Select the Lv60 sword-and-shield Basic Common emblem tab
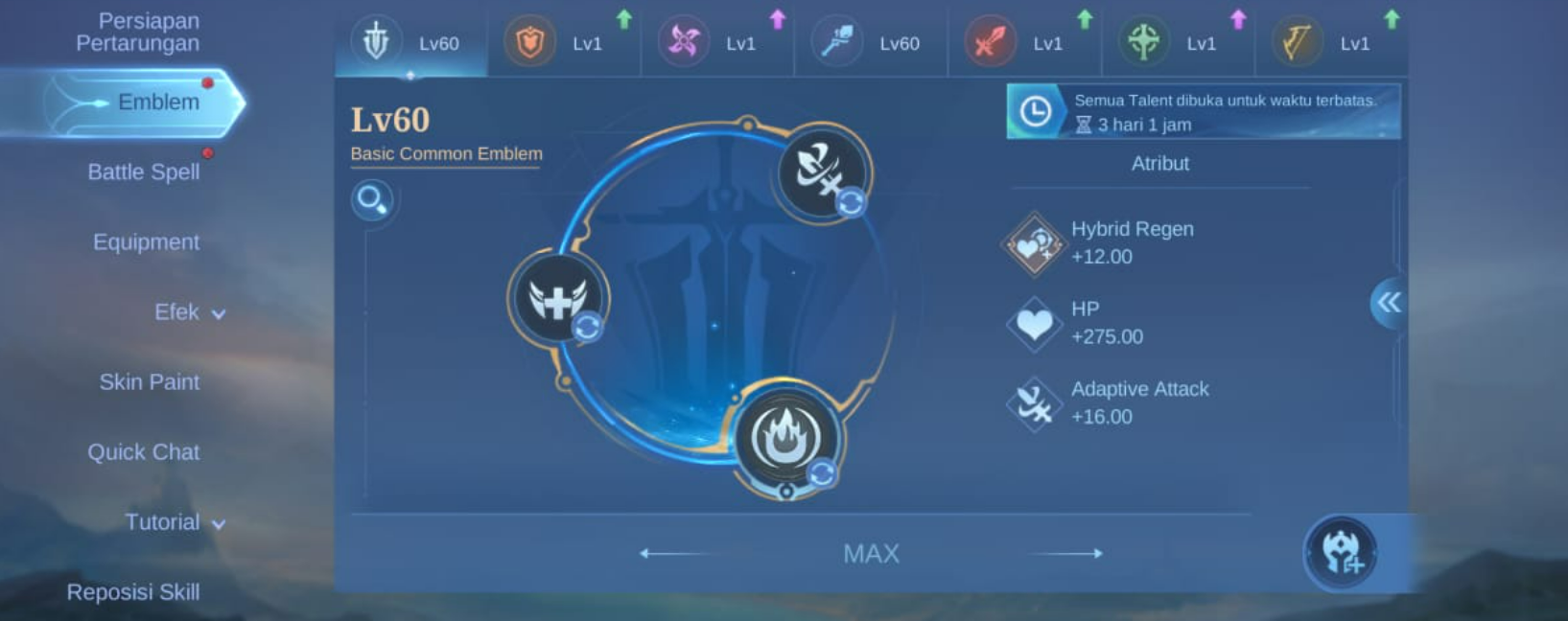This screenshot has height=621, width=1568. pos(410,43)
